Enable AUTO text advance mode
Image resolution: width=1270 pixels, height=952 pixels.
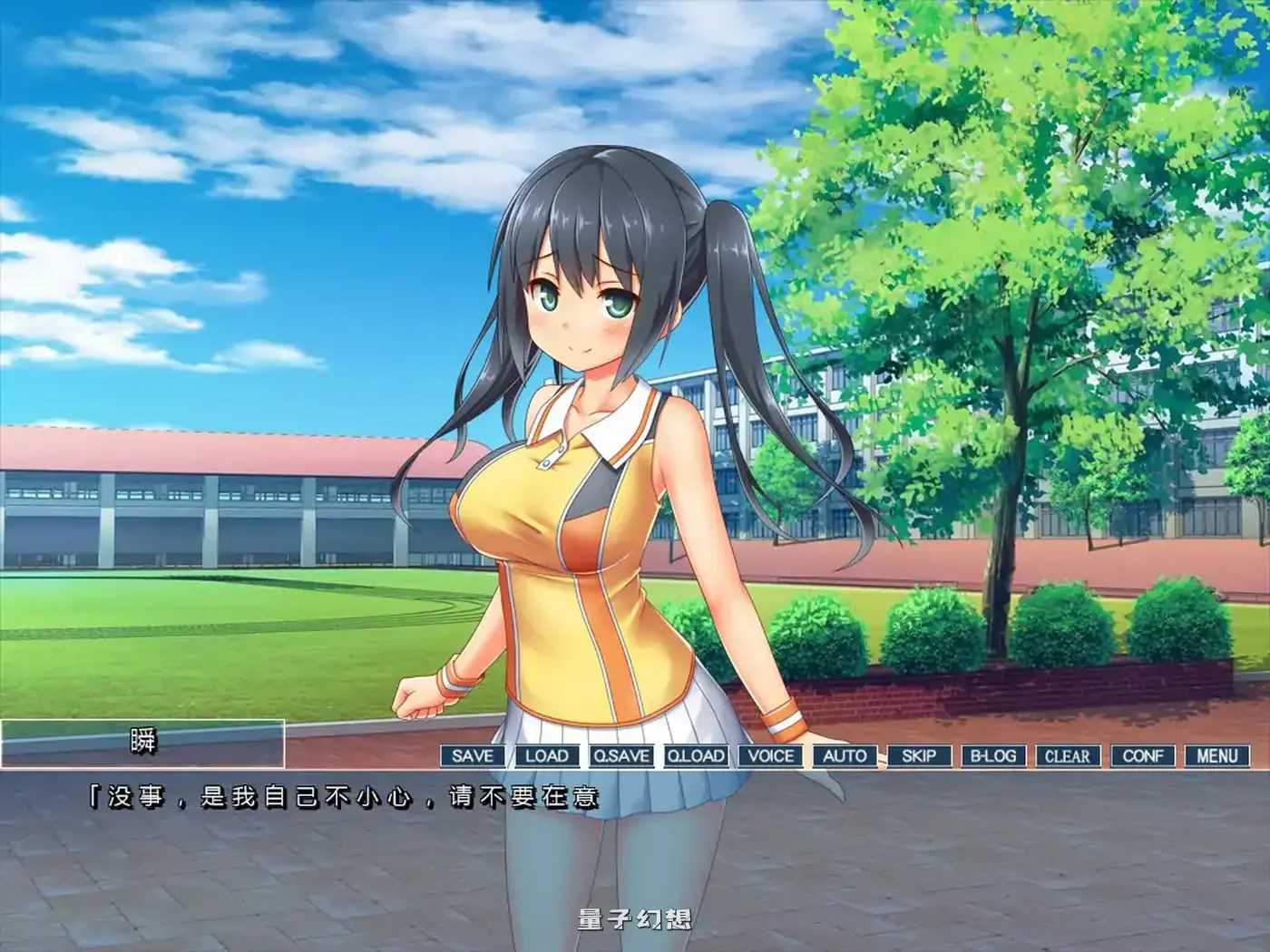tap(845, 755)
